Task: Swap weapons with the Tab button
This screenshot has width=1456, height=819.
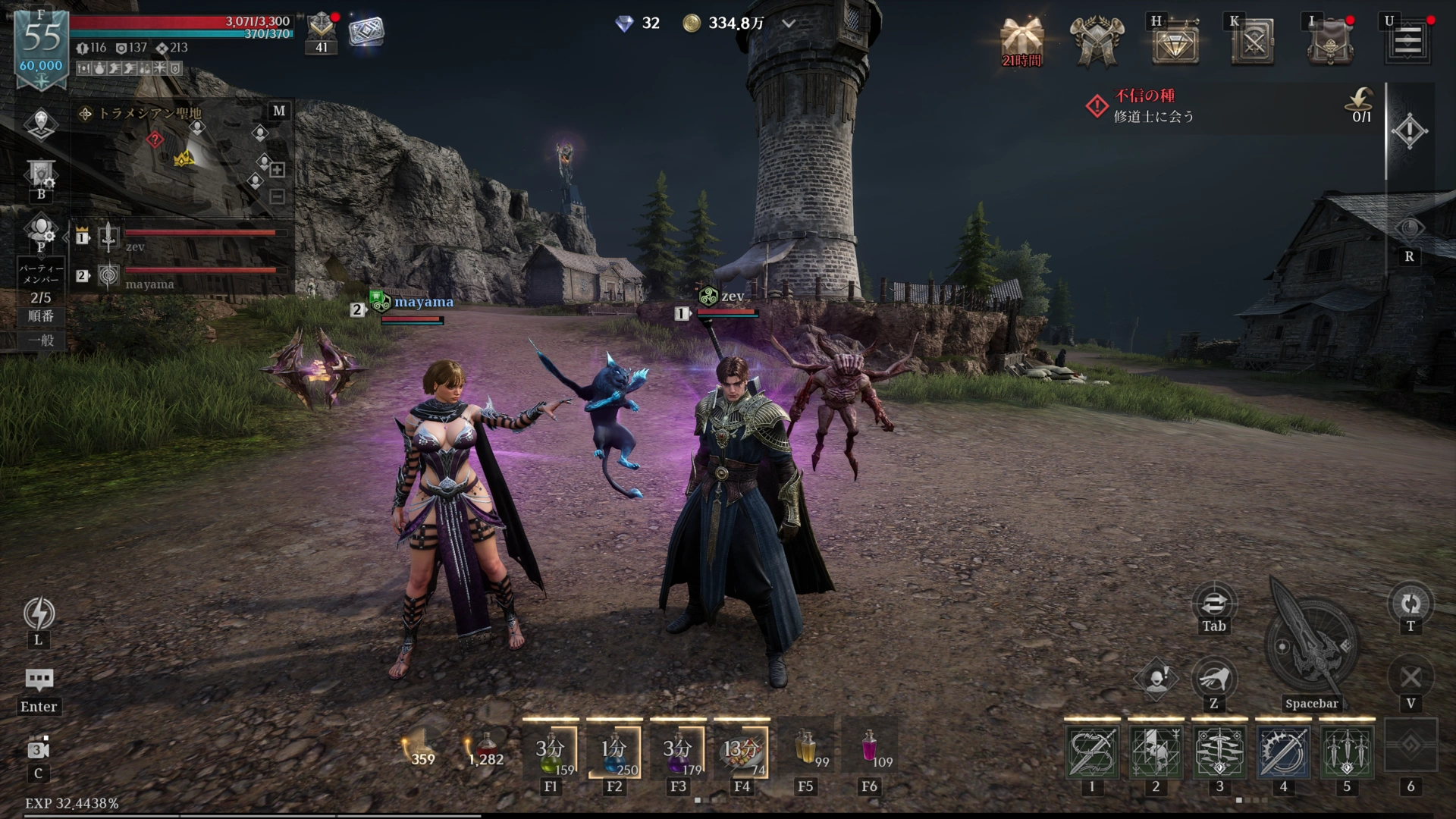Action: click(x=1213, y=604)
